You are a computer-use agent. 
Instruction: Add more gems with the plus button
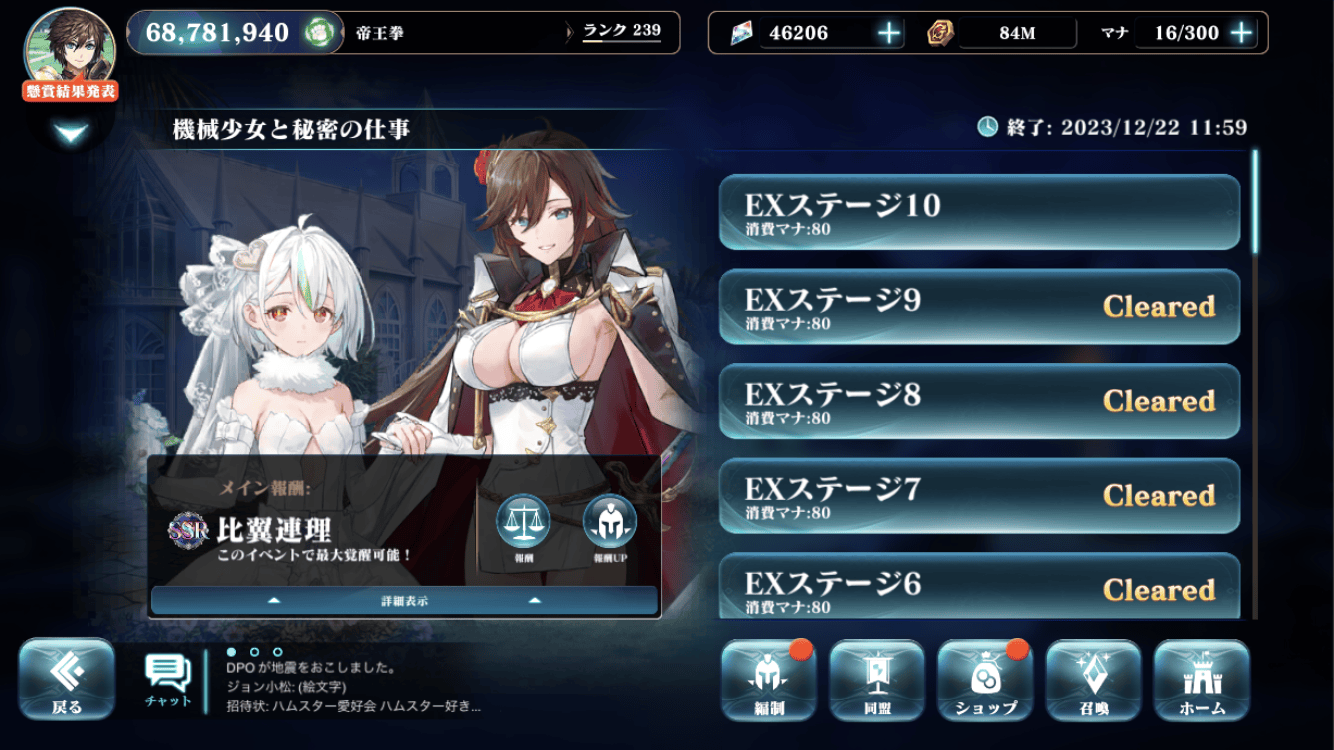(889, 33)
